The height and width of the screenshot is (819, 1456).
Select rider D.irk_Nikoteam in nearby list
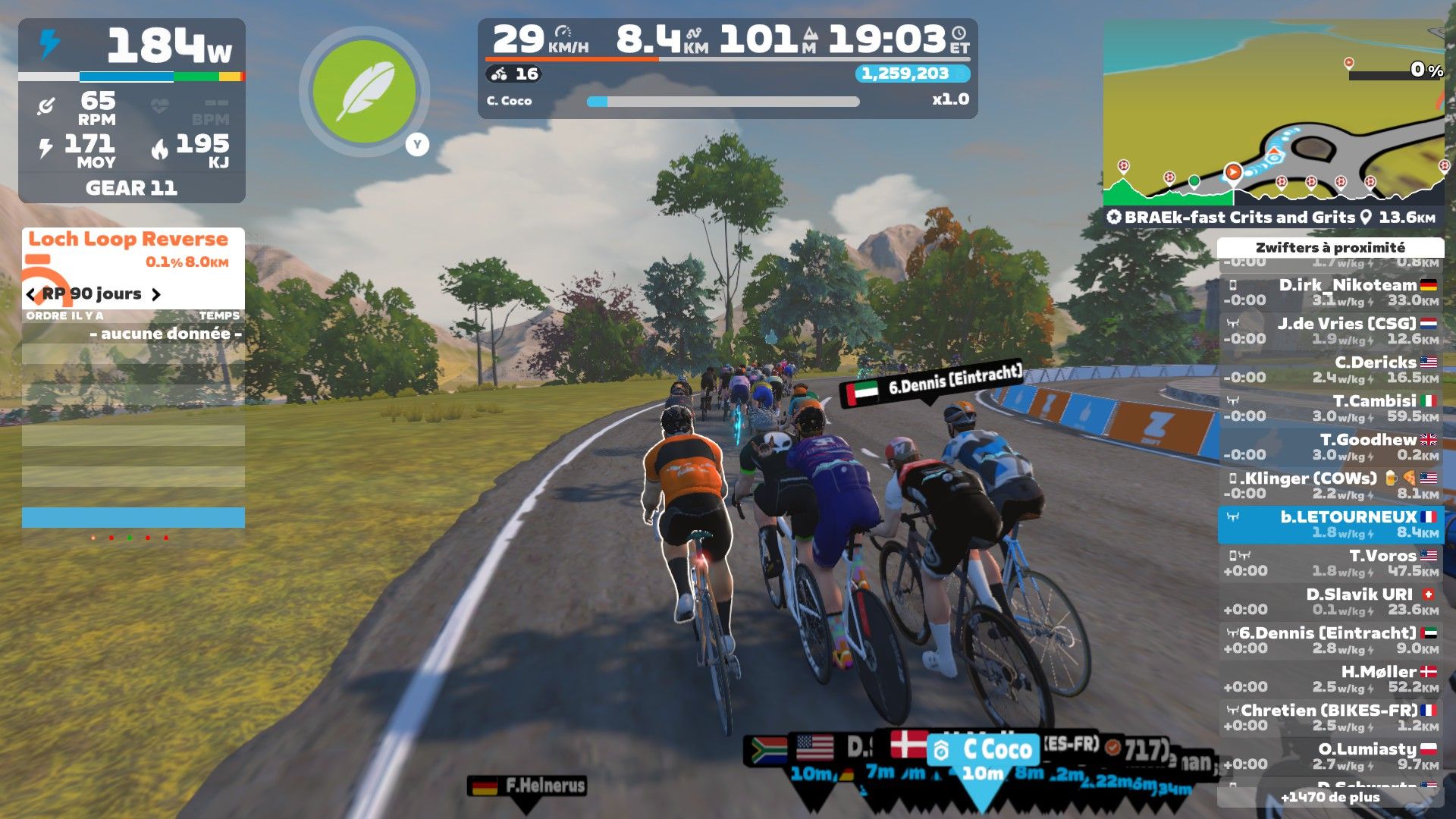pos(1331,292)
